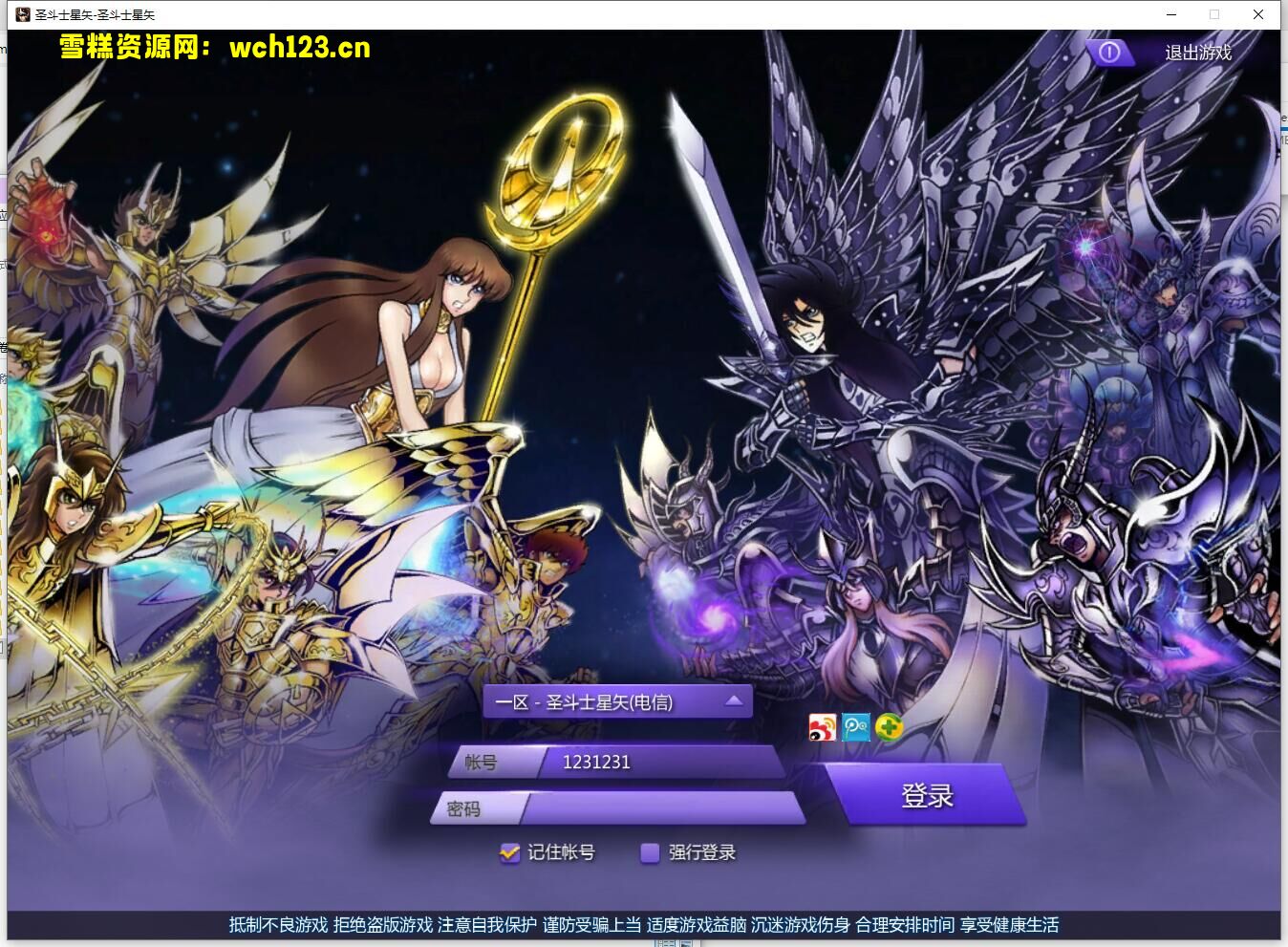Select the blue Pengyou login icon
The width and height of the screenshot is (1288, 947).
click(855, 727)
